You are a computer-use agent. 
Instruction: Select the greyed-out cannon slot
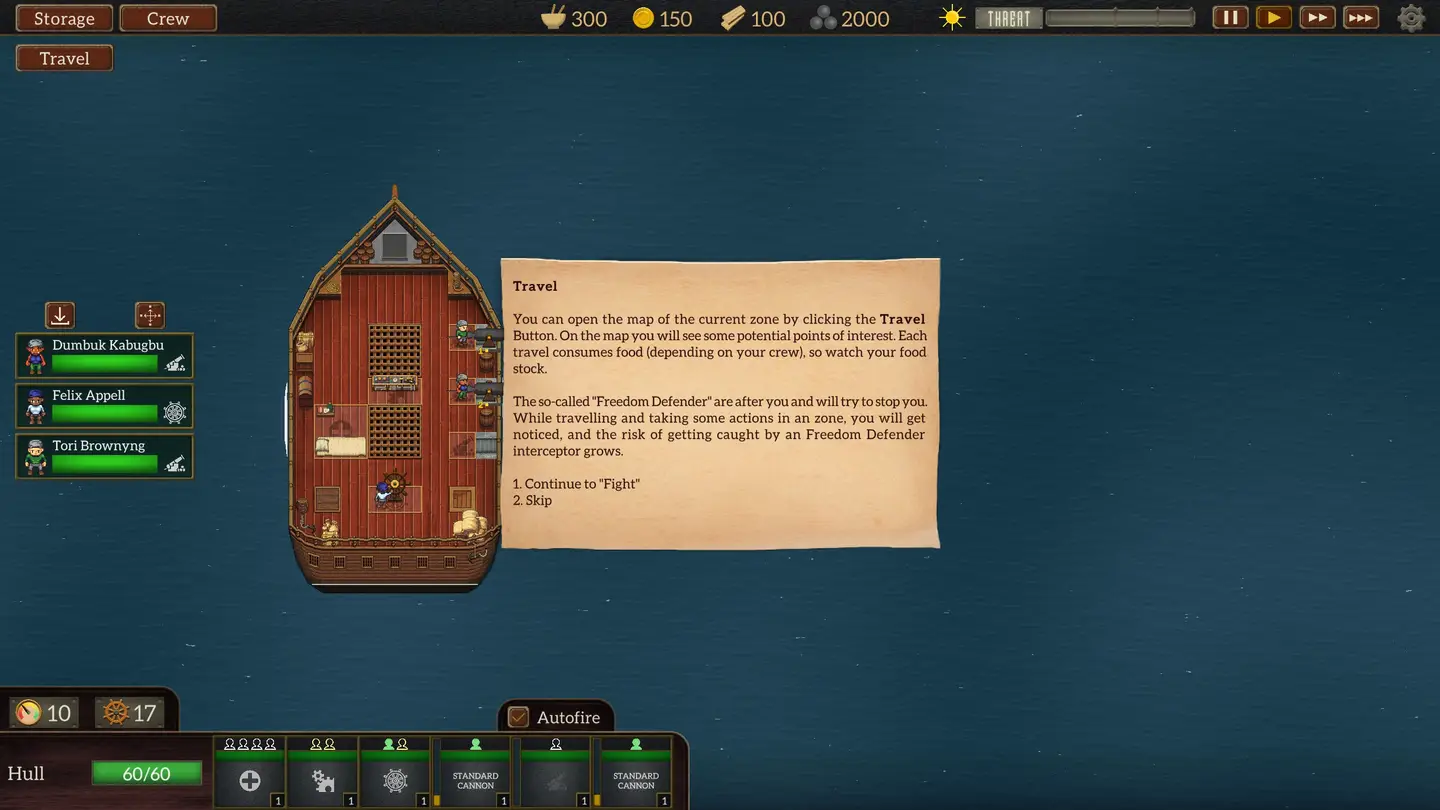pyautogui.click(x=555, y=780)
